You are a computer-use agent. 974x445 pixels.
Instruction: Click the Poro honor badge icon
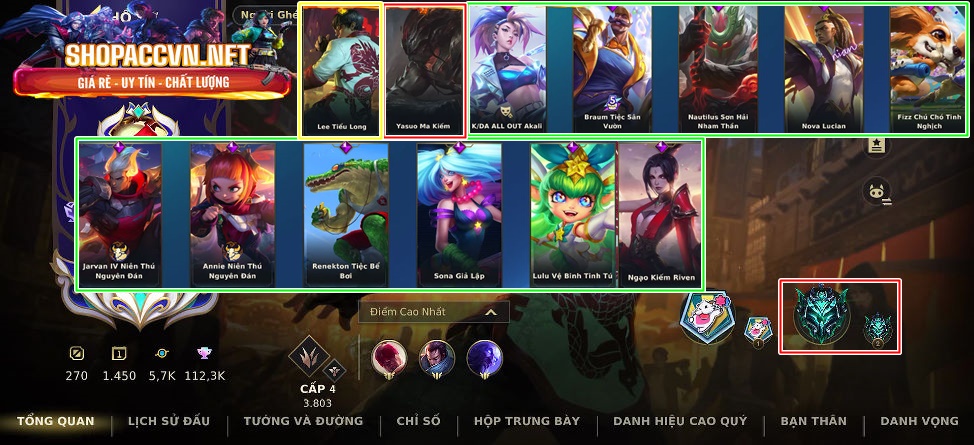[x=707, y=316]
